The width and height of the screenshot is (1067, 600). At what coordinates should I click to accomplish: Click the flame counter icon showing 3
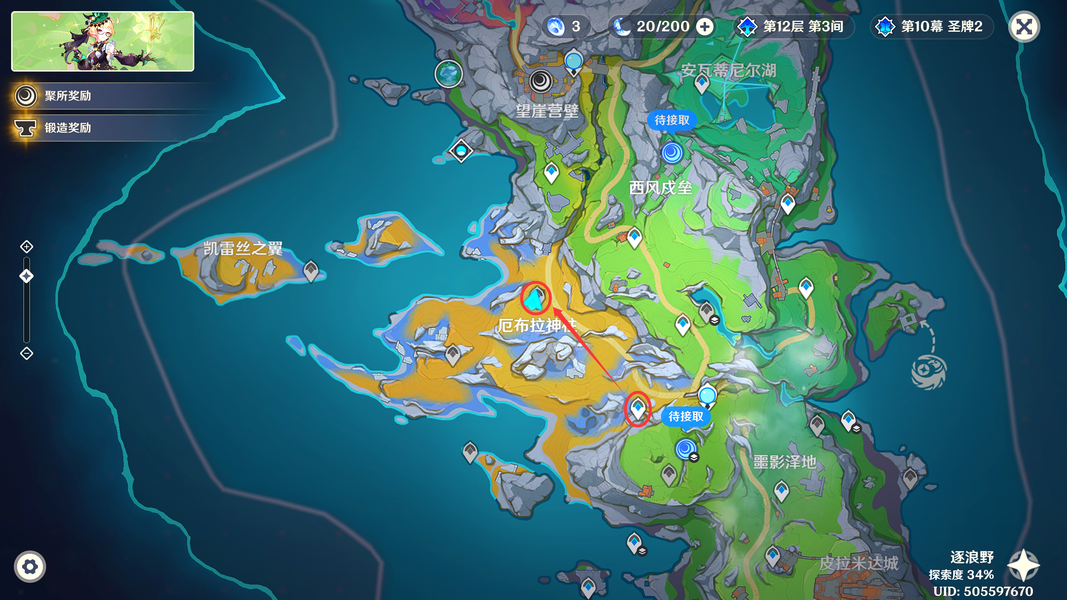click(x=556, y=27)
